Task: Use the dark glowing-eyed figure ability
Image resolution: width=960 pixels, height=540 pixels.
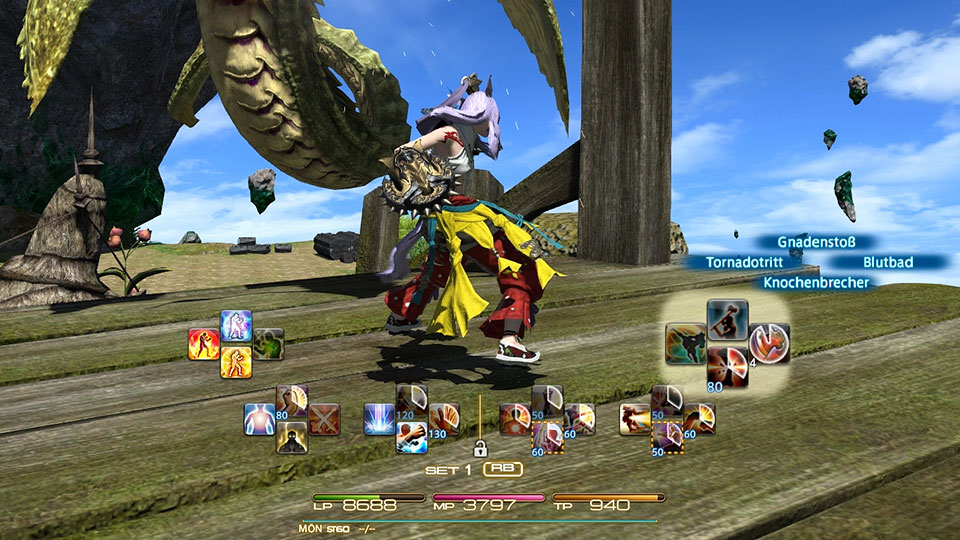Action: pos(292,437)
